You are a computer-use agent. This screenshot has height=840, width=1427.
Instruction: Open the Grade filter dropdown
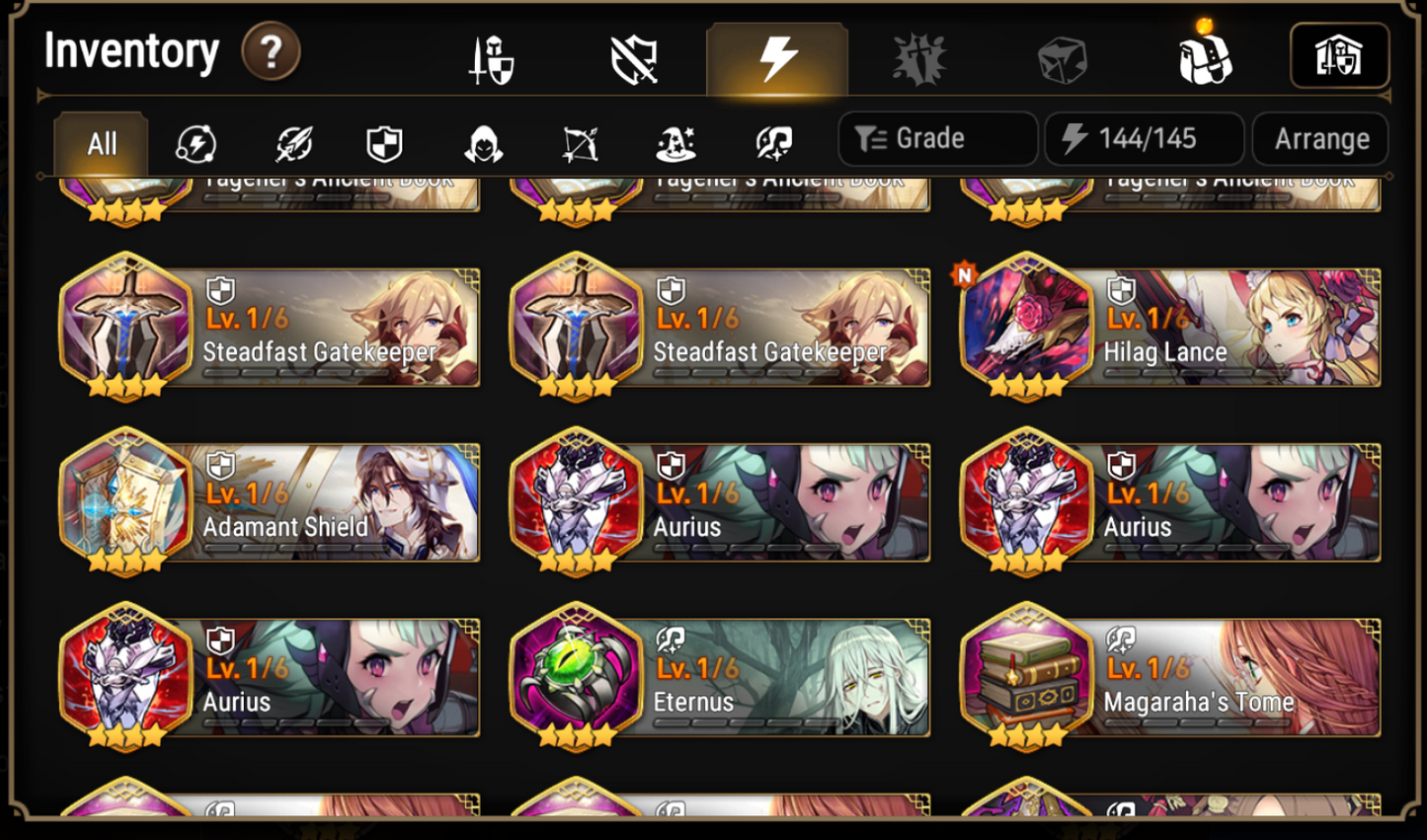tap(936, 138)
